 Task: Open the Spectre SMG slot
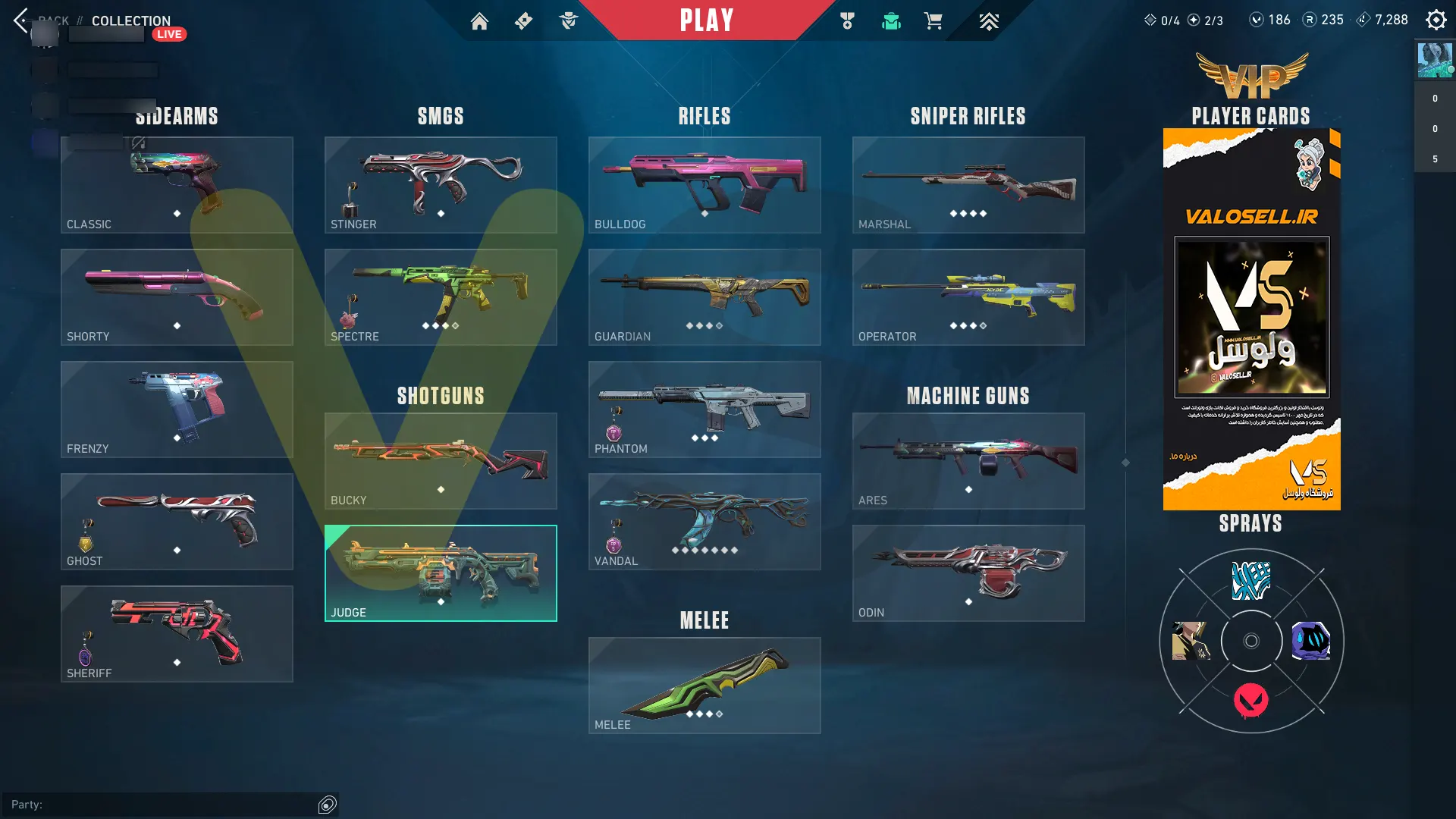click(x=441, y=297)
